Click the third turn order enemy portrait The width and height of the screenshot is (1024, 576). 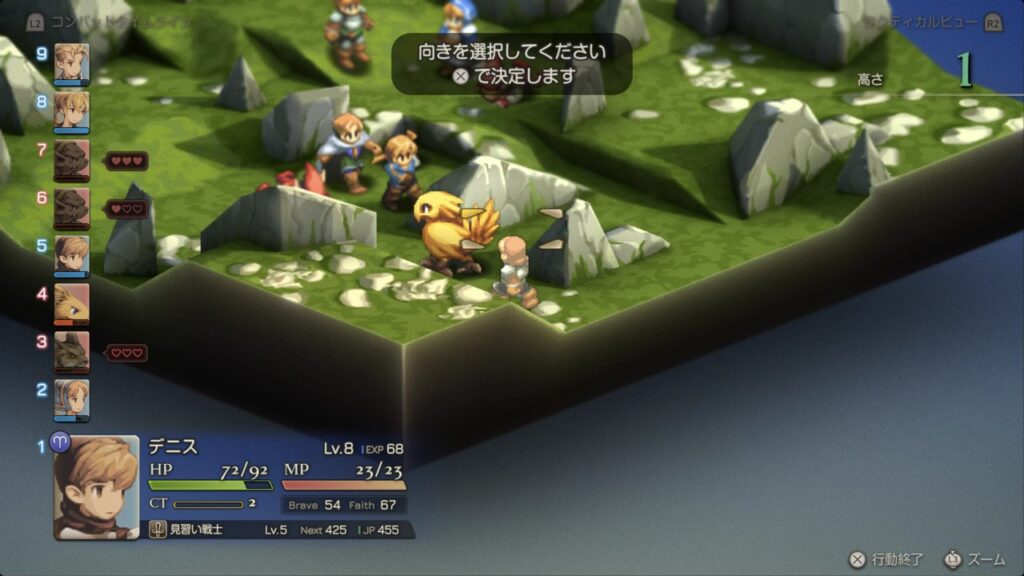(x=71, y=351)
